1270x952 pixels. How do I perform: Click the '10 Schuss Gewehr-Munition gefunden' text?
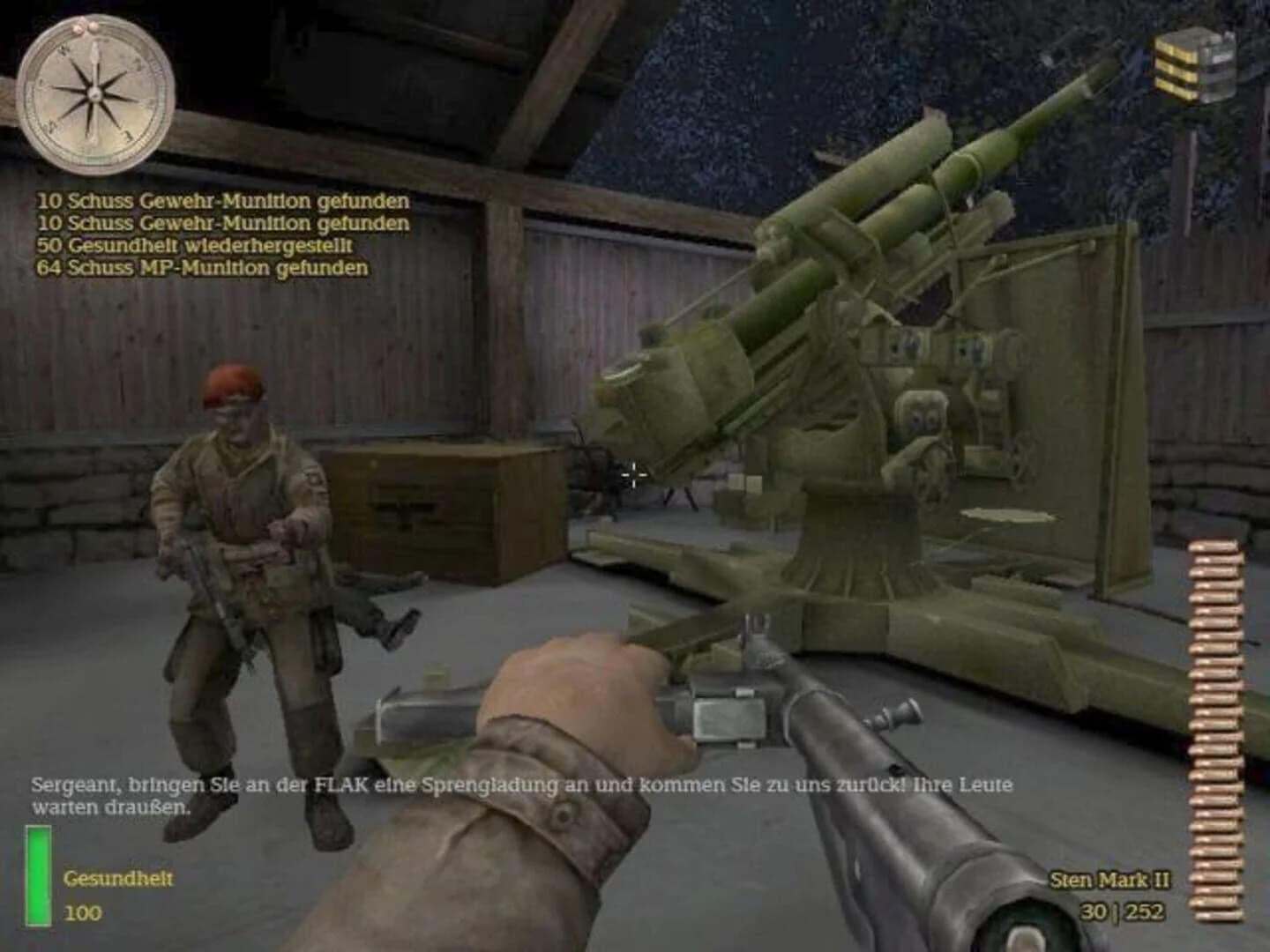pyautogui.click(x=220, y=202)
